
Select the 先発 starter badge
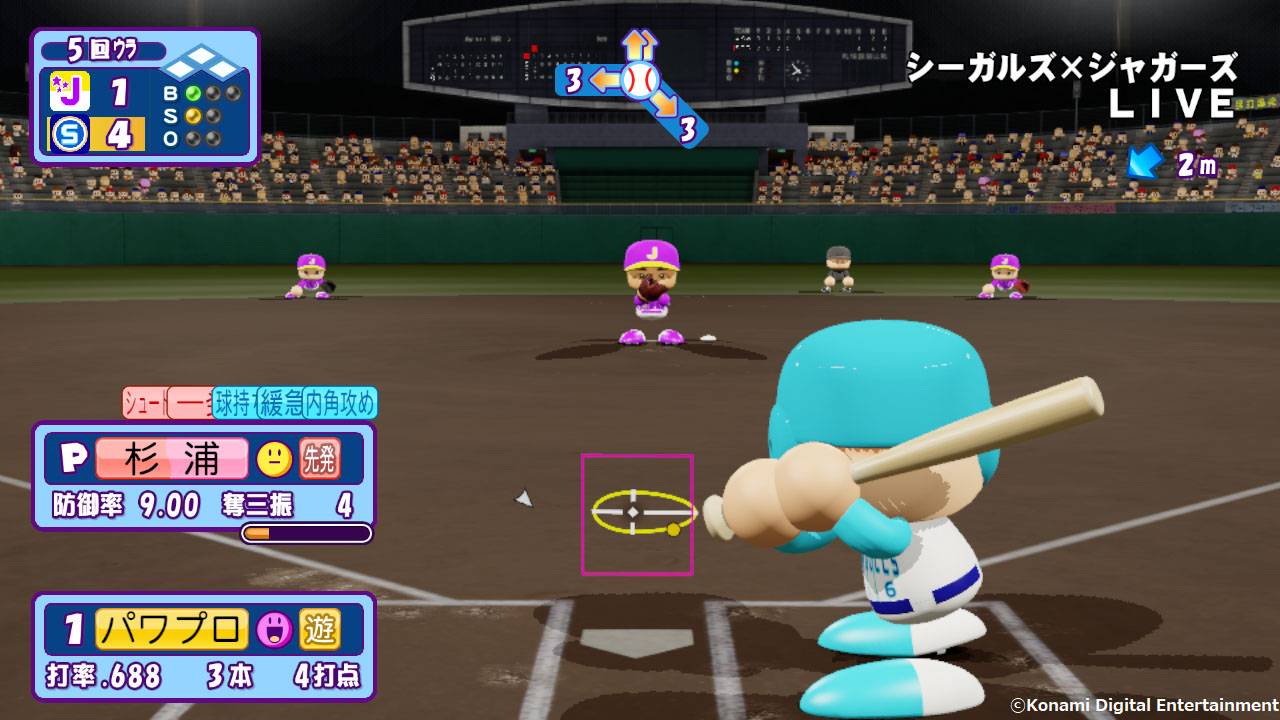pos(320,459)
